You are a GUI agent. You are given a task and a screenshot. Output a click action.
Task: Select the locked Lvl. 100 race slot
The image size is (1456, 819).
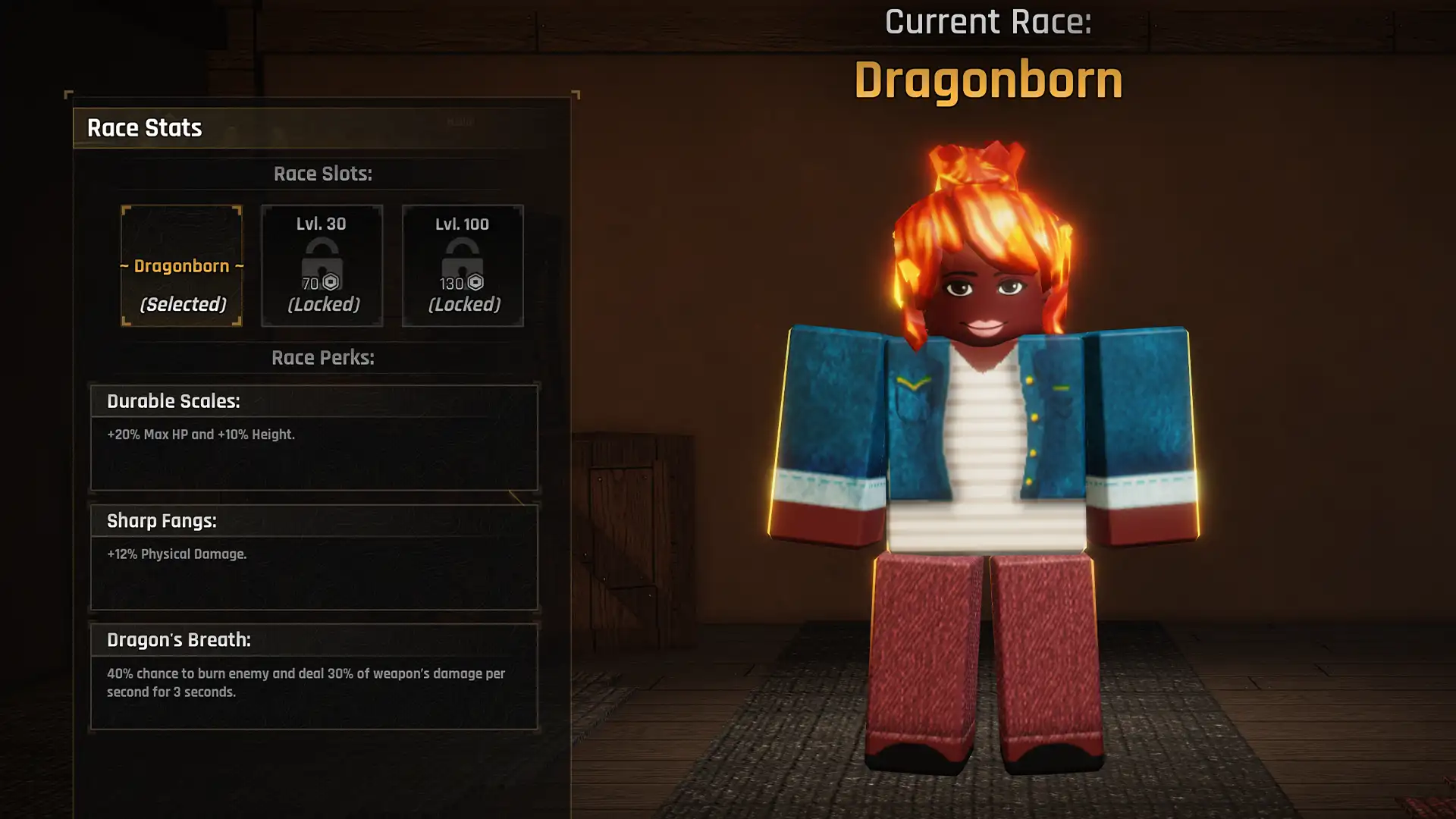[x=462, y=265]
